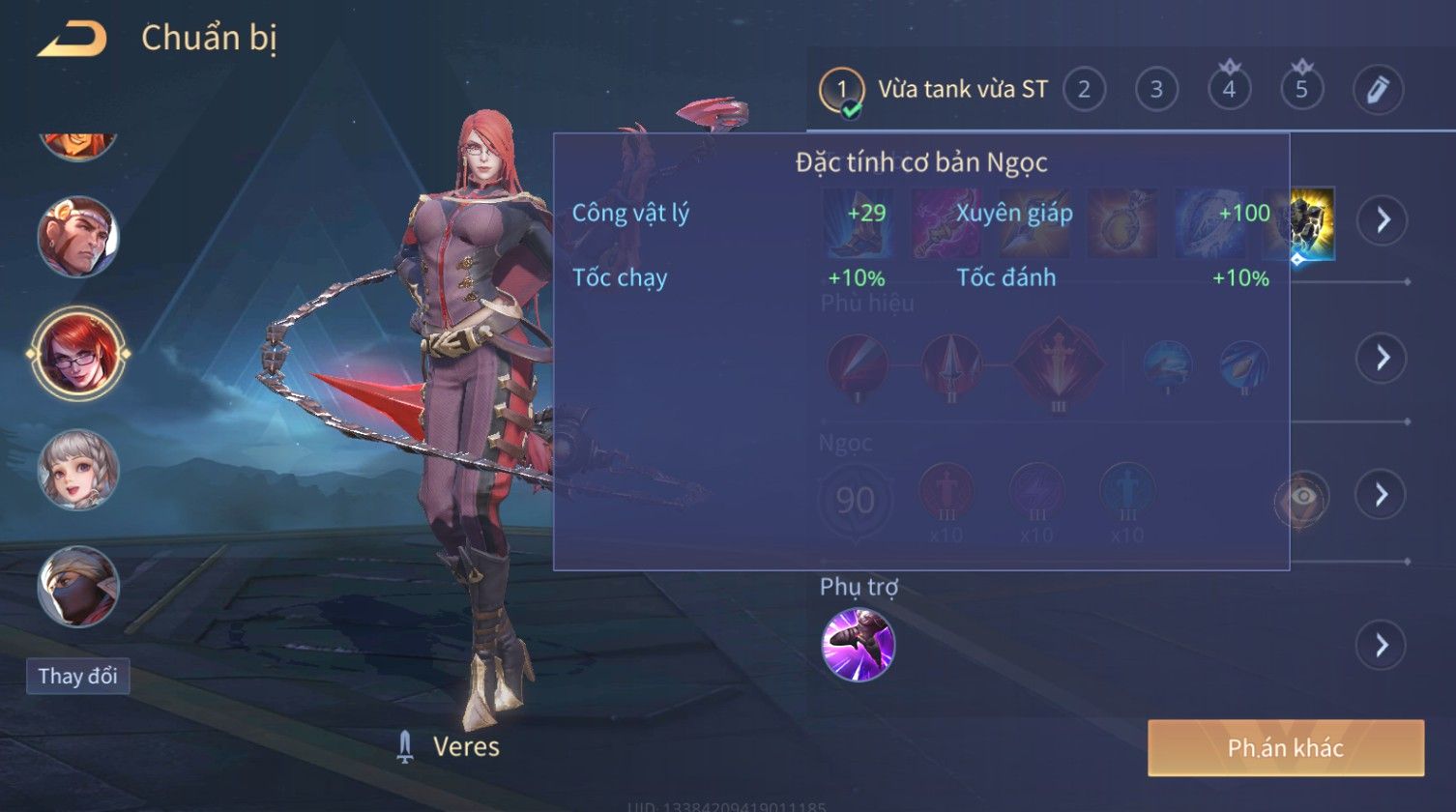Pick the masked ninja hero portrait
The width and height of the screenshot is (1456, 812).
pyautogui.click(x=78, y=586)
